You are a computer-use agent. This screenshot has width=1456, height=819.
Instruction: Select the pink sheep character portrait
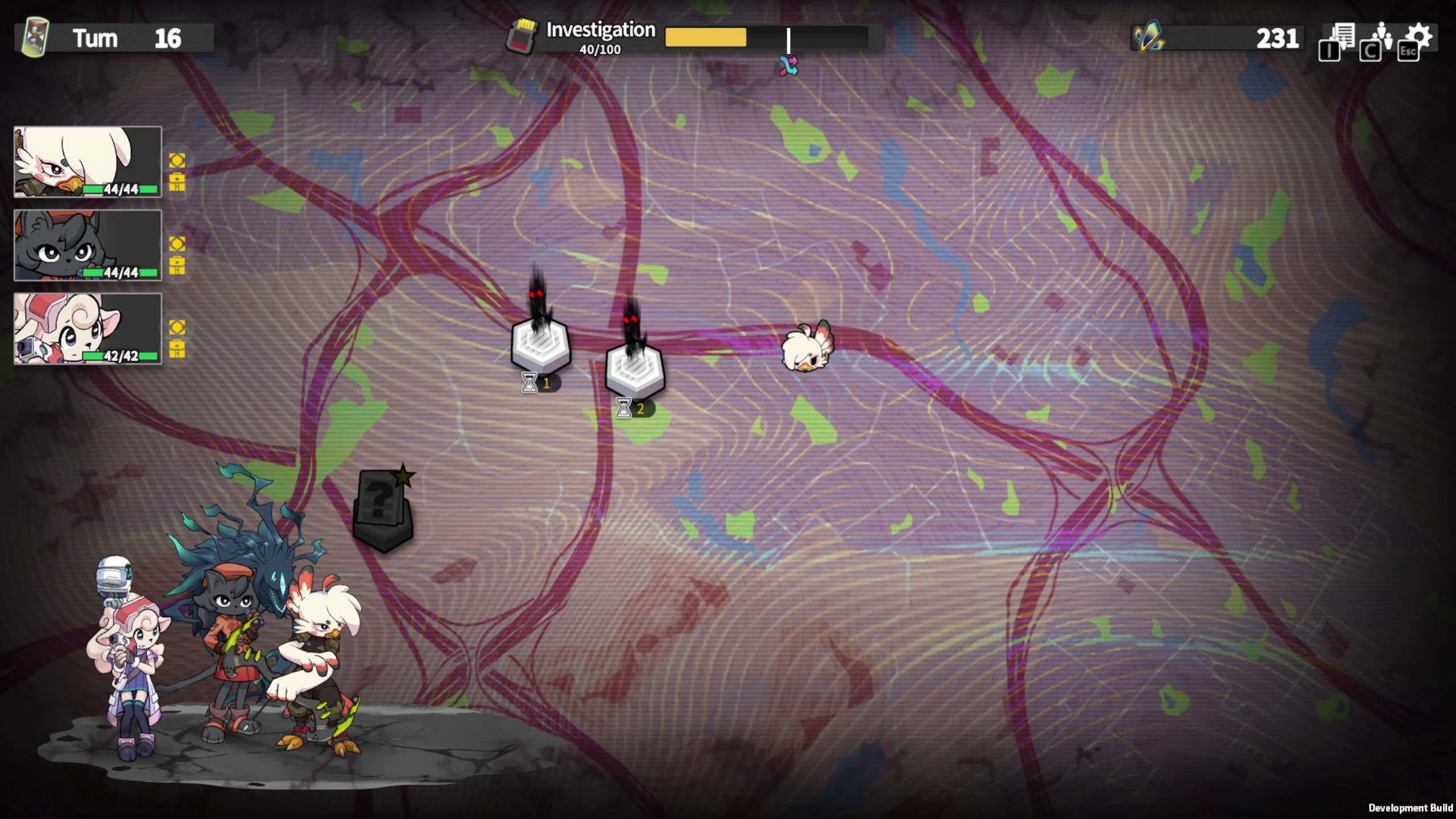[88, 328]
